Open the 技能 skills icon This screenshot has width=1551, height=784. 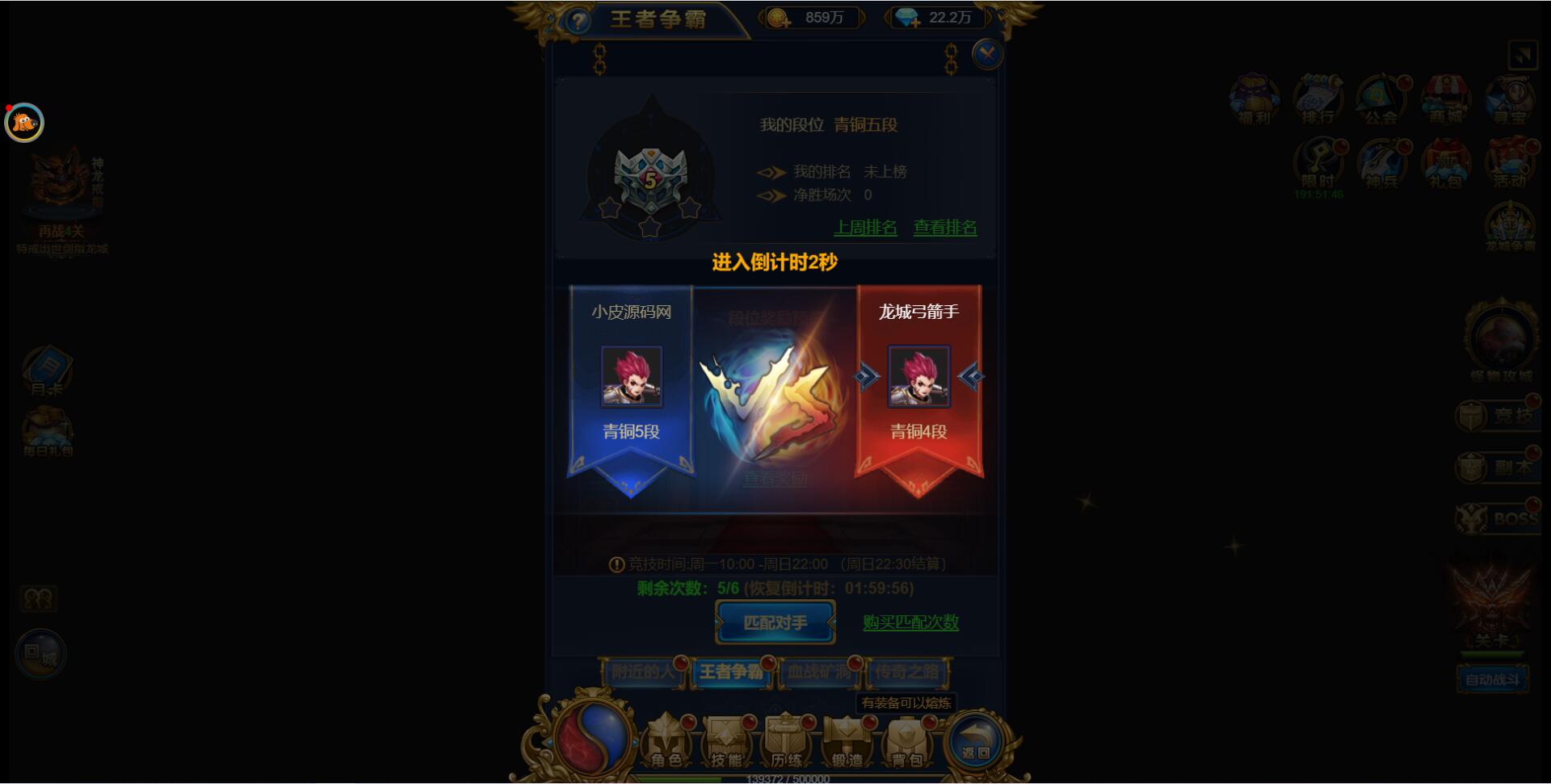[727, 740]
